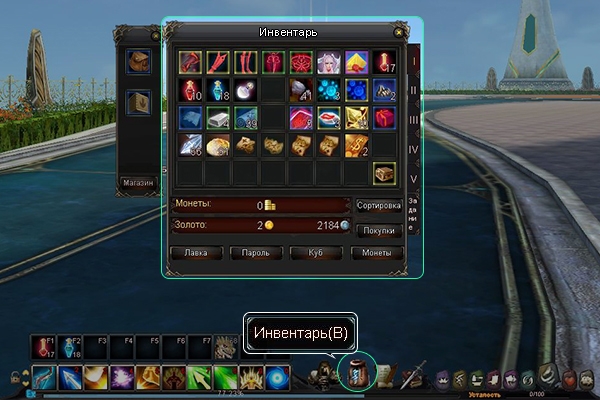Click the Монеты button at the bottom
The height and width of the screenshot is (400, 600).
pyautogui.click(x=377, y=253)
